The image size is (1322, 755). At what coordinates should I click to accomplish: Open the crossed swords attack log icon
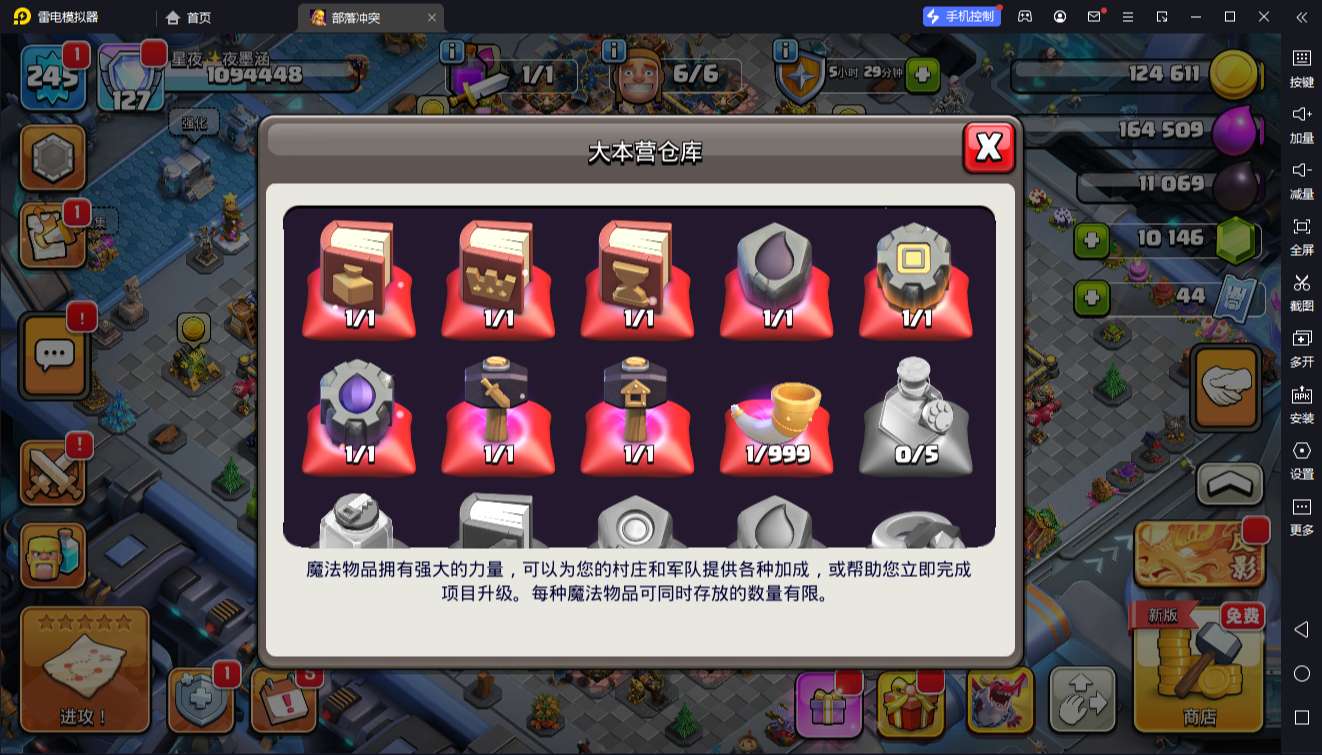[53, 470]
